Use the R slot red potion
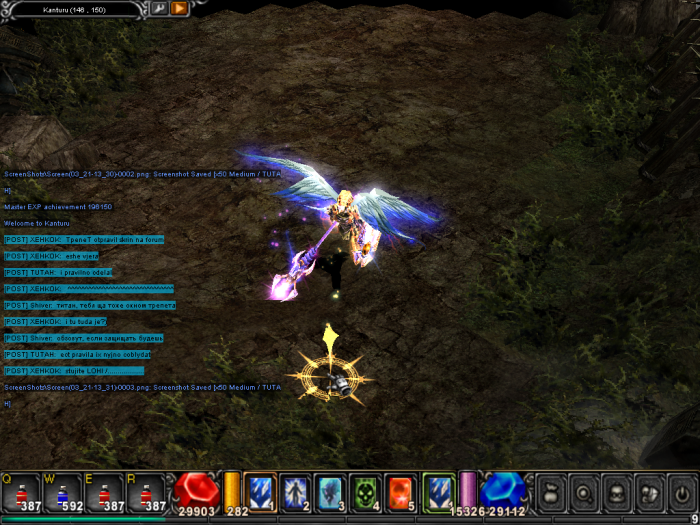700x525 pixels. click(146, 492)
